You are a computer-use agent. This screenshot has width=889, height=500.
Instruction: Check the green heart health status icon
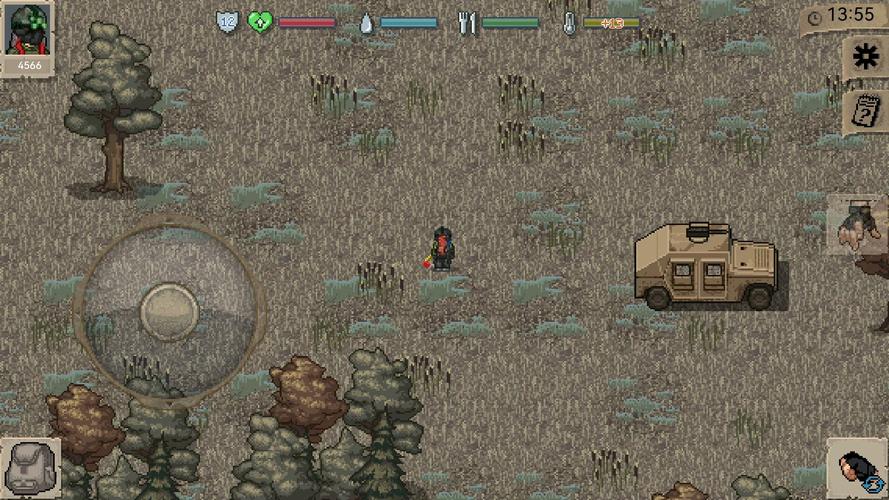pyautogui.click(x=260, y=22)
